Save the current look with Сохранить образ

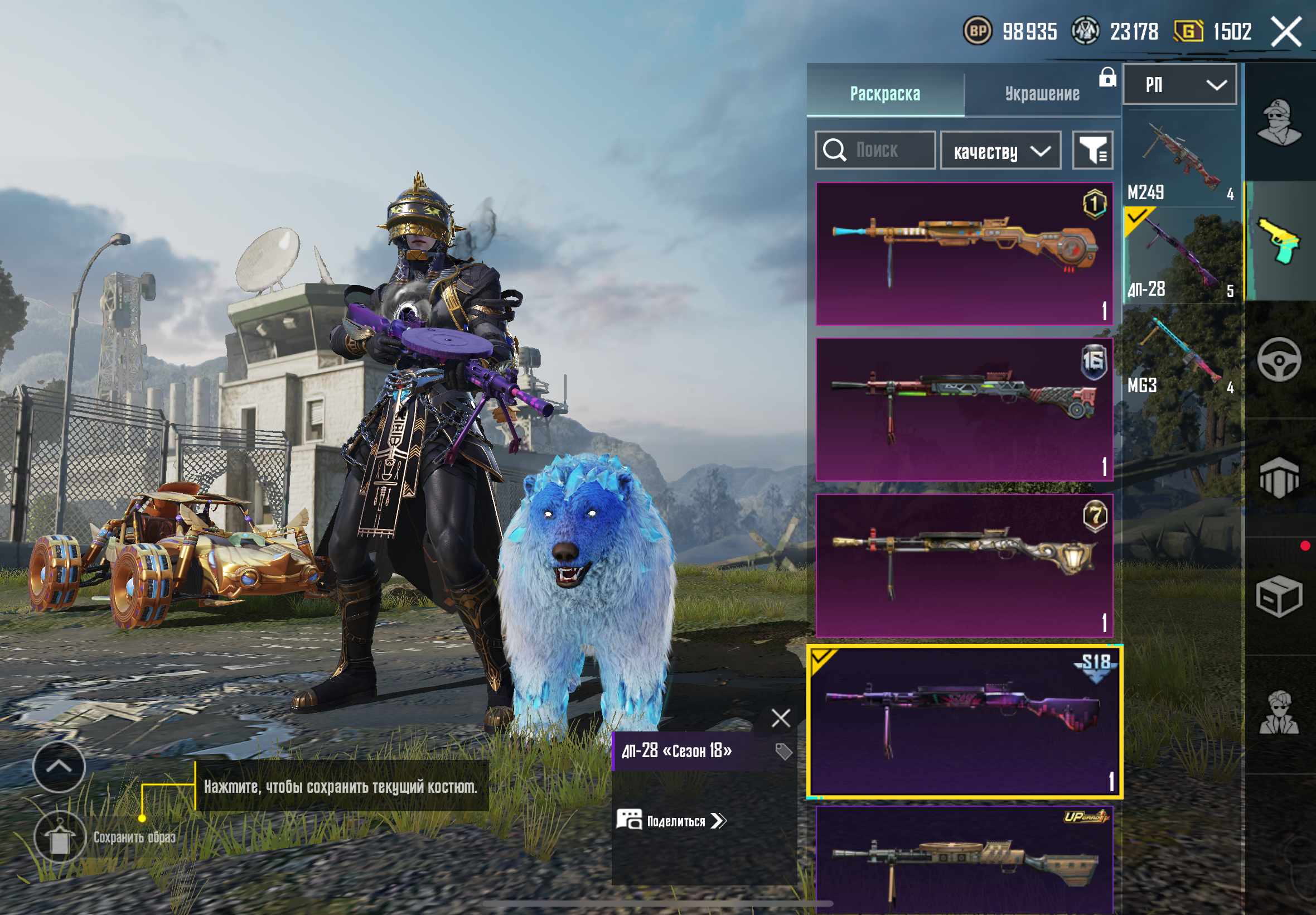(x=60, y=837)
